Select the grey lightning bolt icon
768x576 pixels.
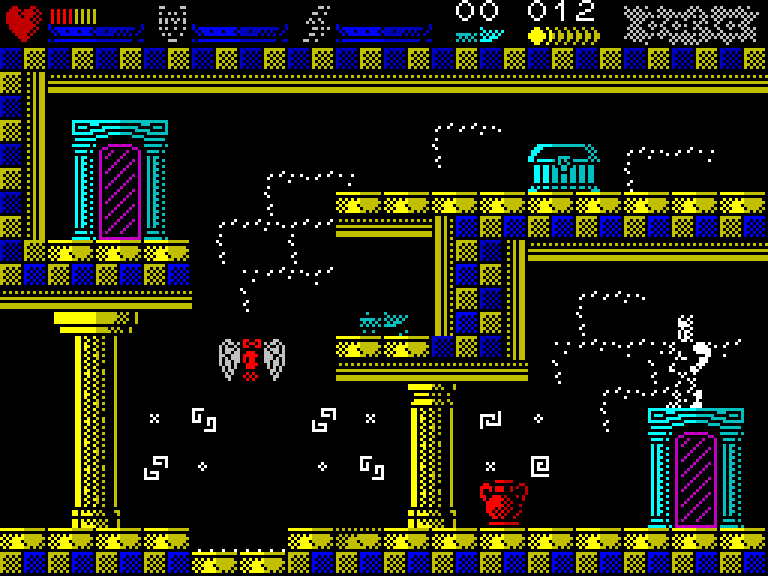pos(318,22)
